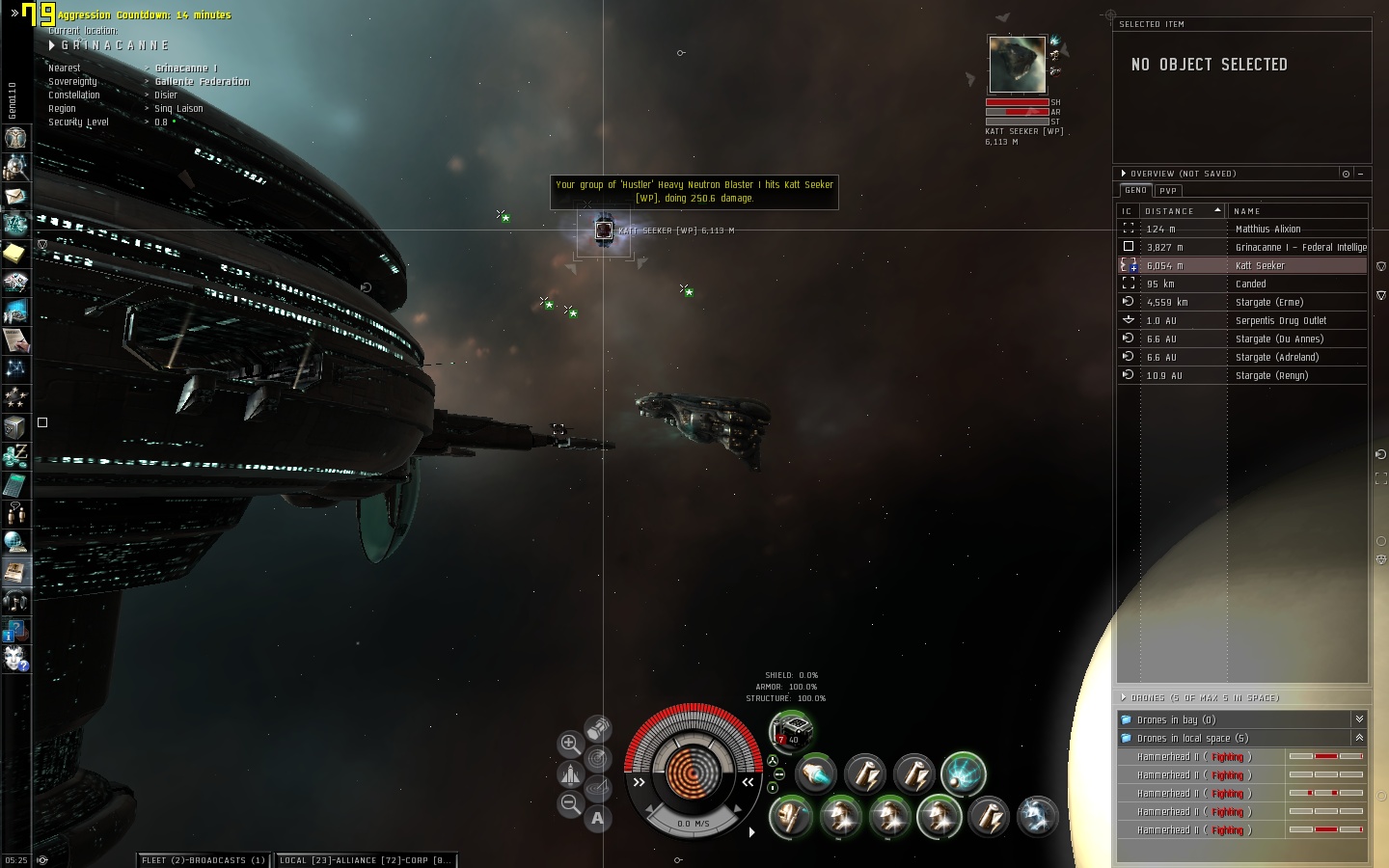Click the HUD zoom-out magnifier button
This screenshot has height=868, width=1389.
pyautogui.click(x=570, y=803)
